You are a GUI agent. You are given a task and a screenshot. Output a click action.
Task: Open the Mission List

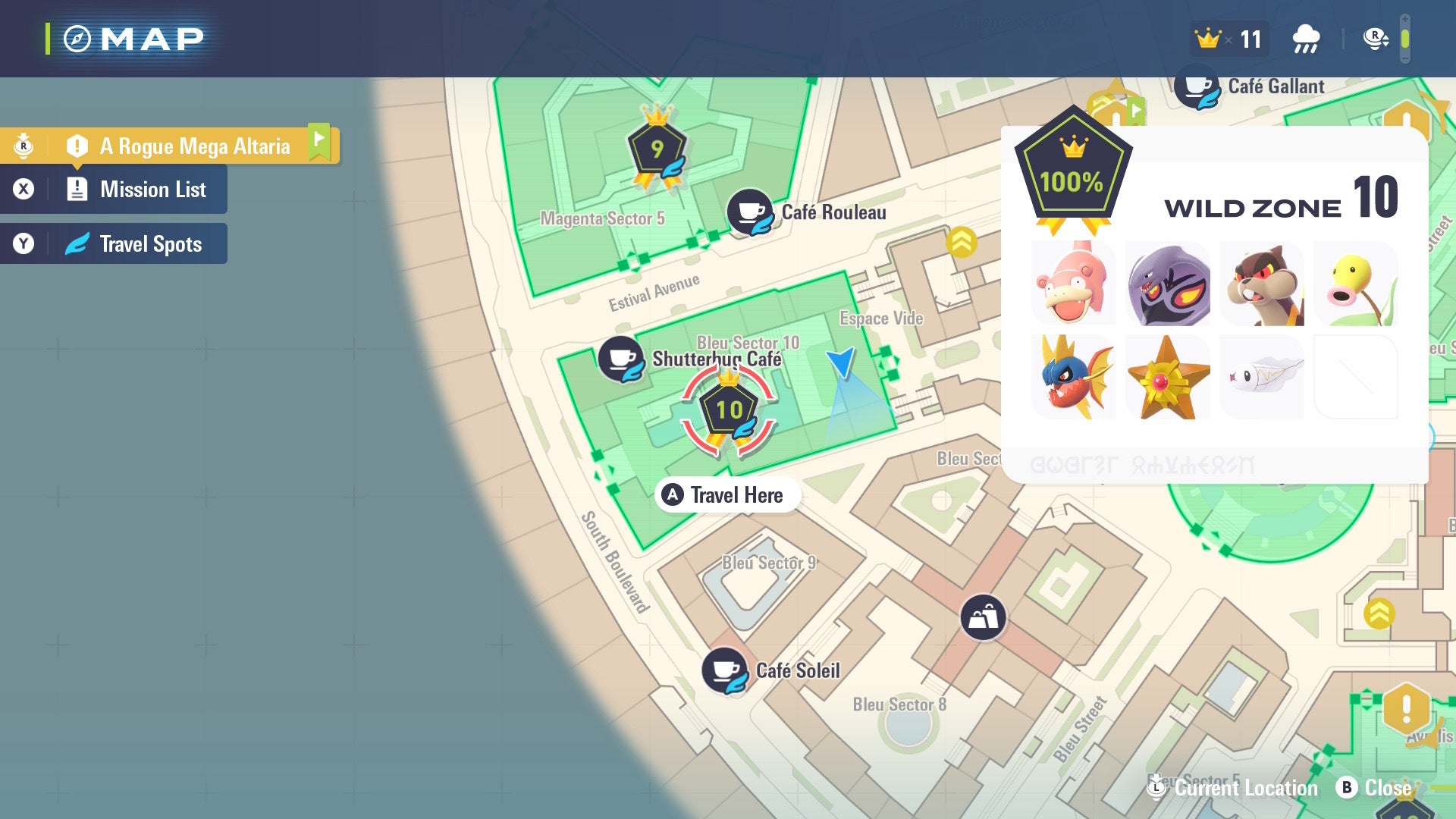pyautogui.click(x=151, y=190)
